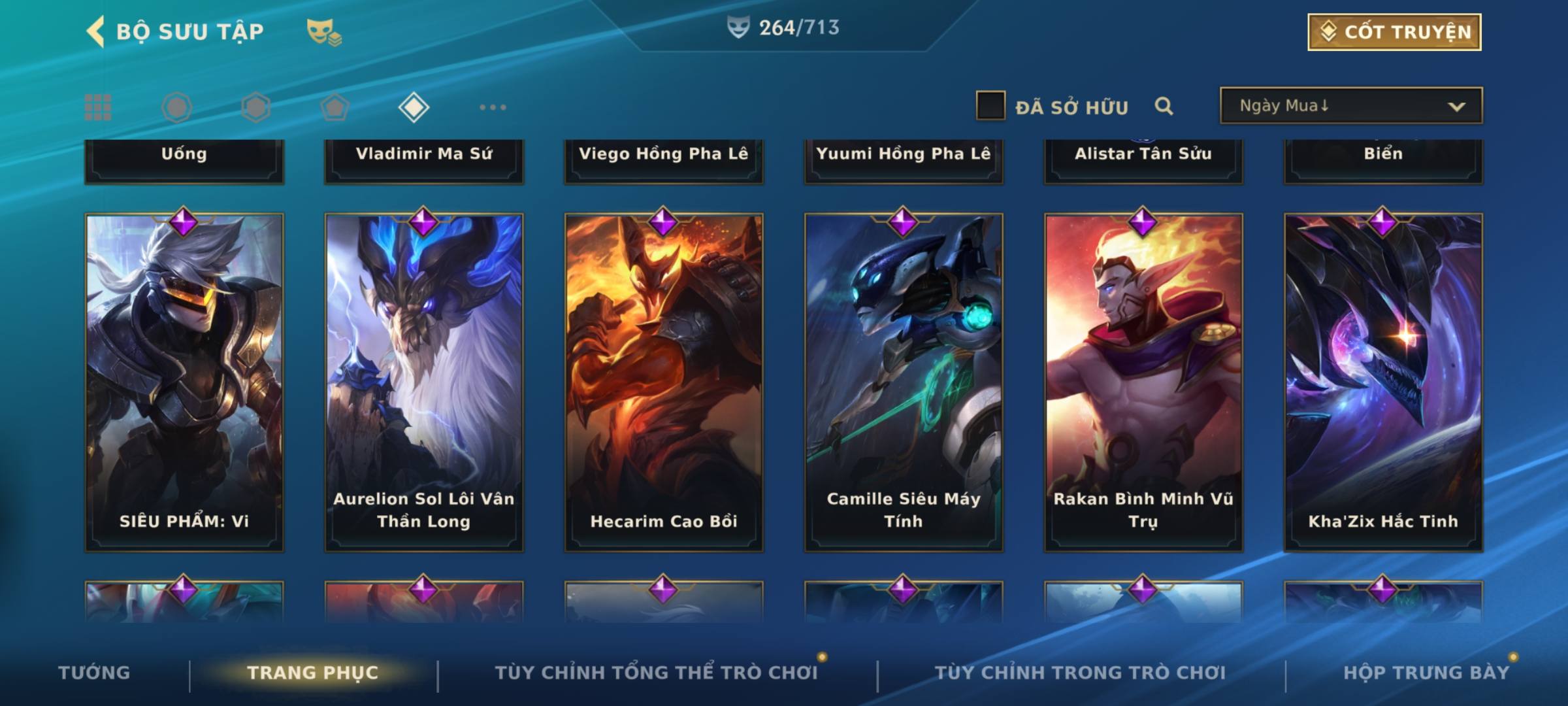
Task: Select Rakan Bình Minh Vũ Trụ skin
Action: (x=1143, y=382)
